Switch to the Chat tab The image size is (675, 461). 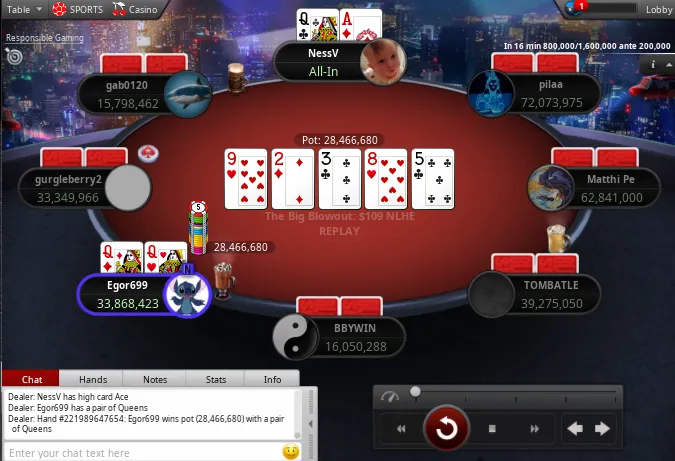31,380
